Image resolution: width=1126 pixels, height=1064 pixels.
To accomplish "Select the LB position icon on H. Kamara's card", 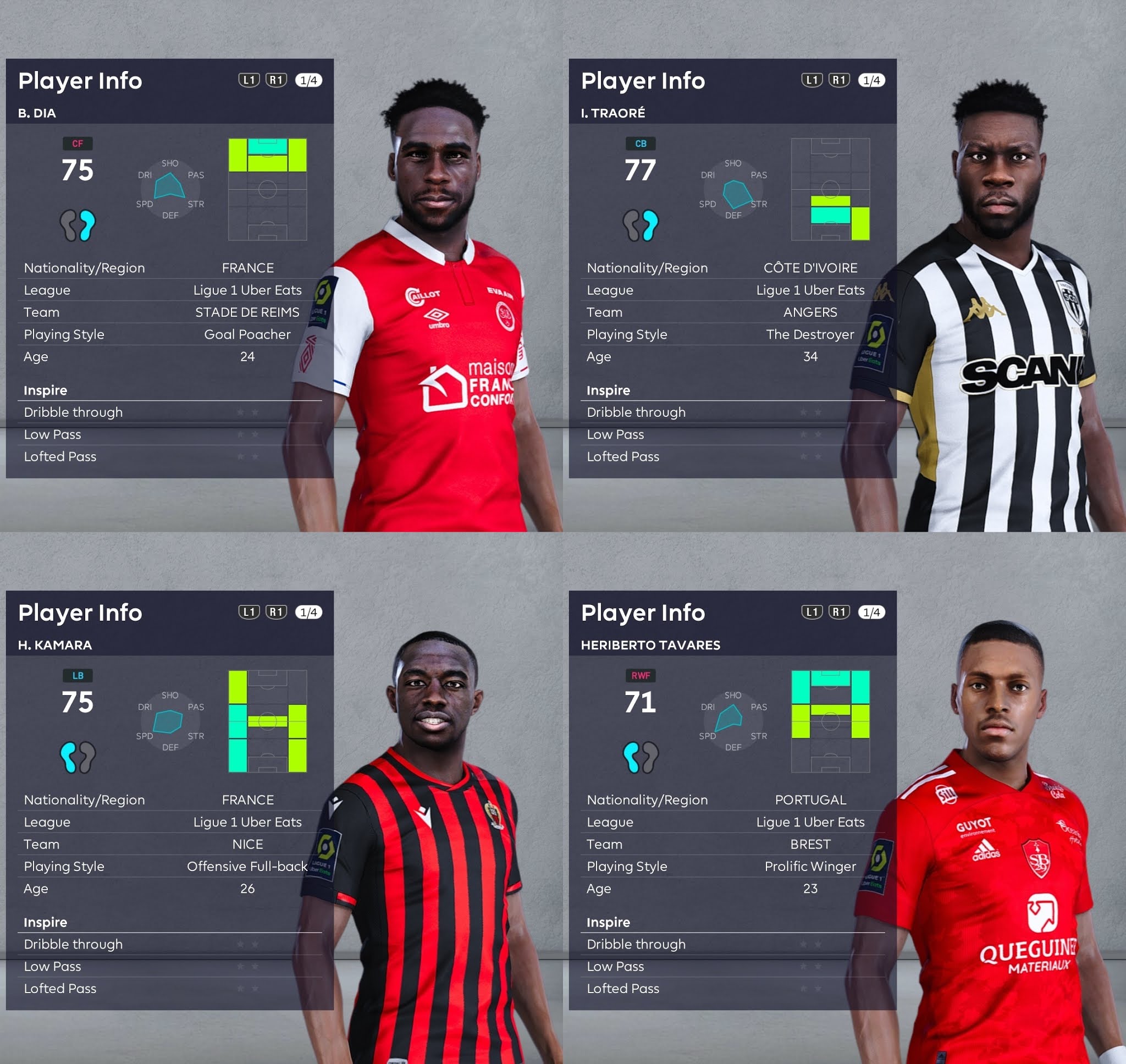I will tap(78, 675).
